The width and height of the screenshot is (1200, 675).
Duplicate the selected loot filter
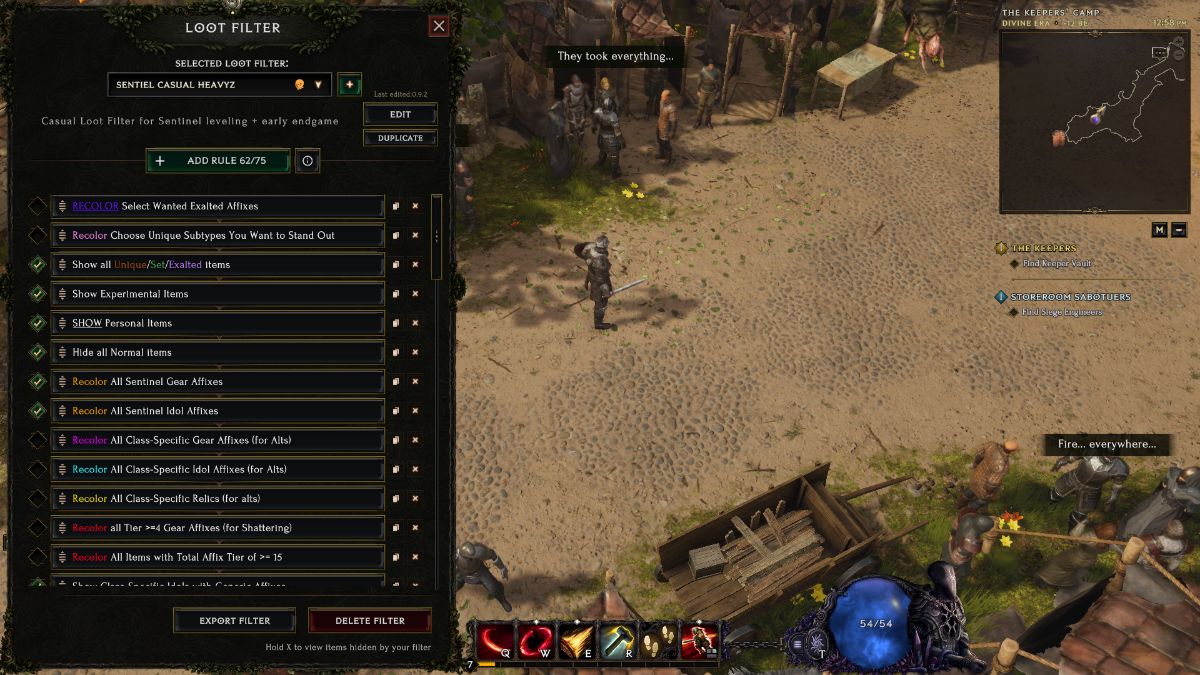coord(400,138)
